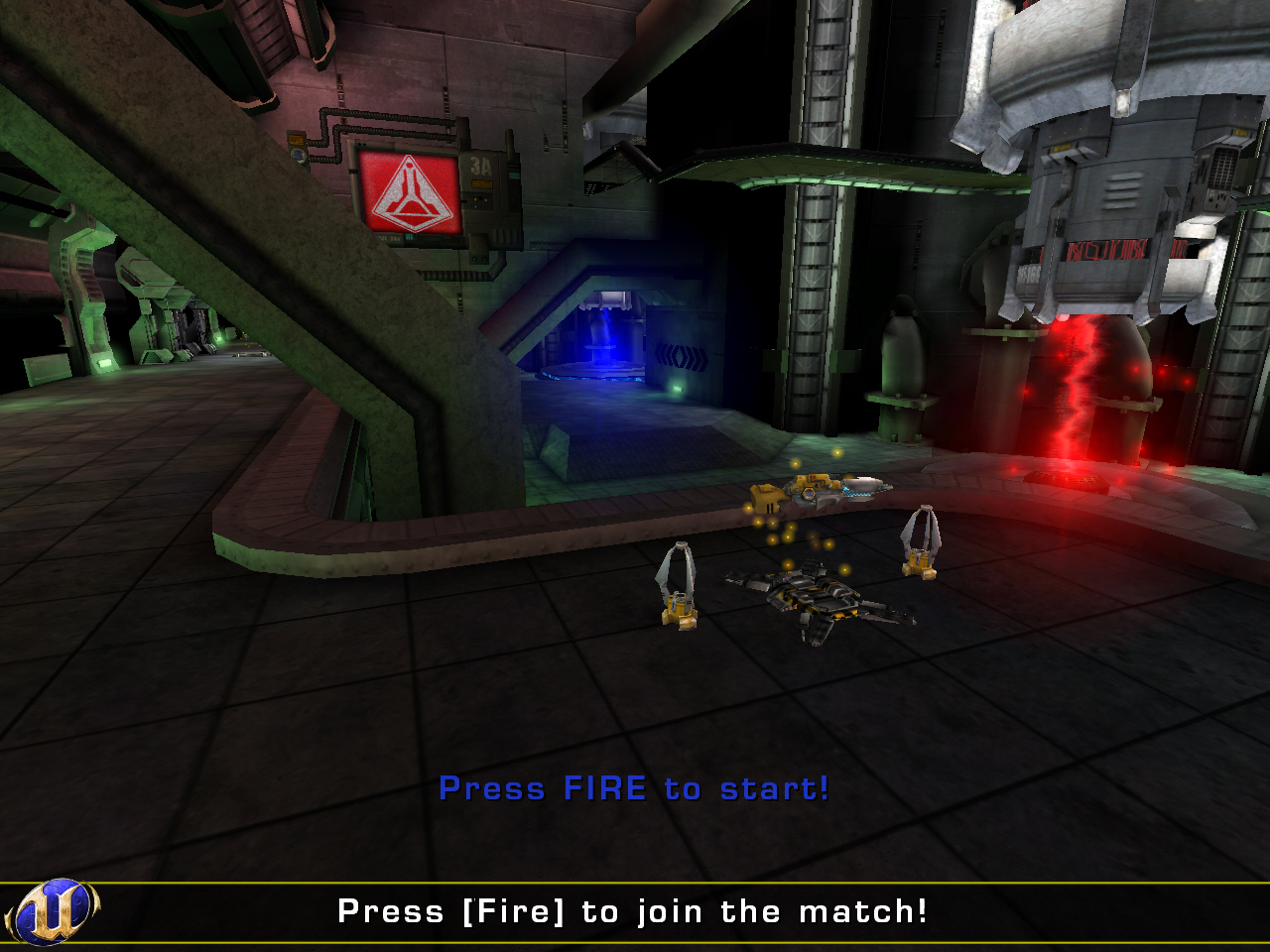Select the message bar at the bottom

coord(632,910)
